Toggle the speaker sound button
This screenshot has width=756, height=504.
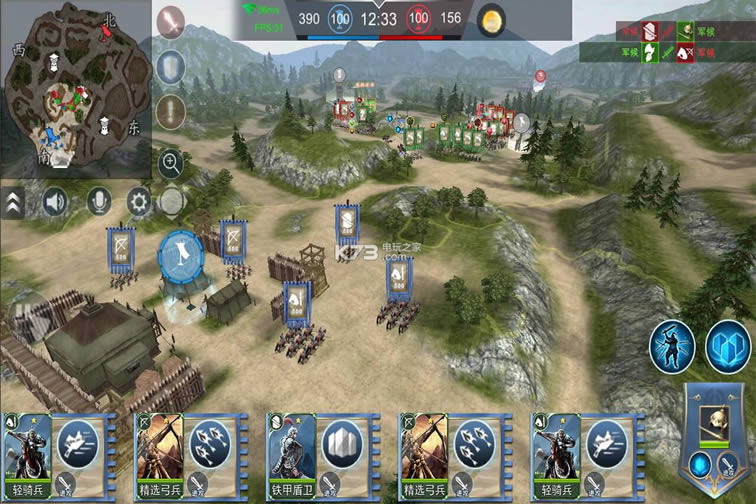pyautogui.click(x=54, y=202)
